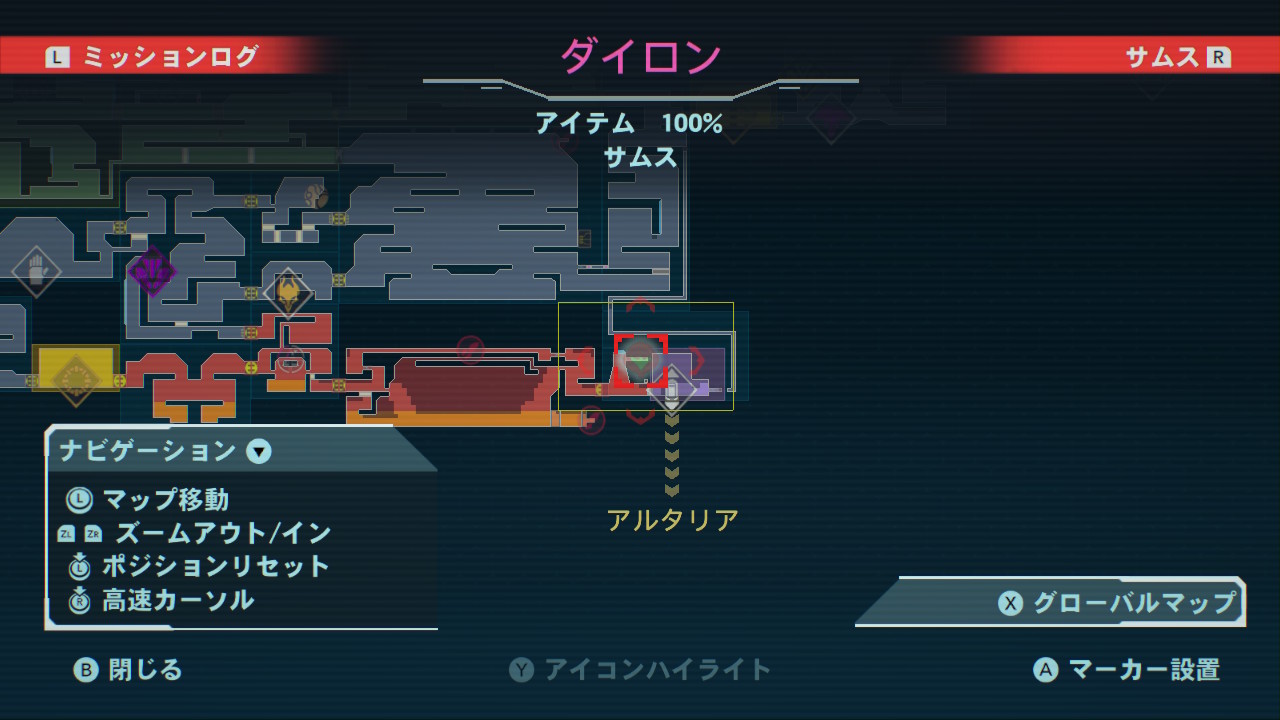Viewport: 1280px width, 720px height.
Task: Collapse the ナビゲーション panel via its chevron
Action: 259,452
